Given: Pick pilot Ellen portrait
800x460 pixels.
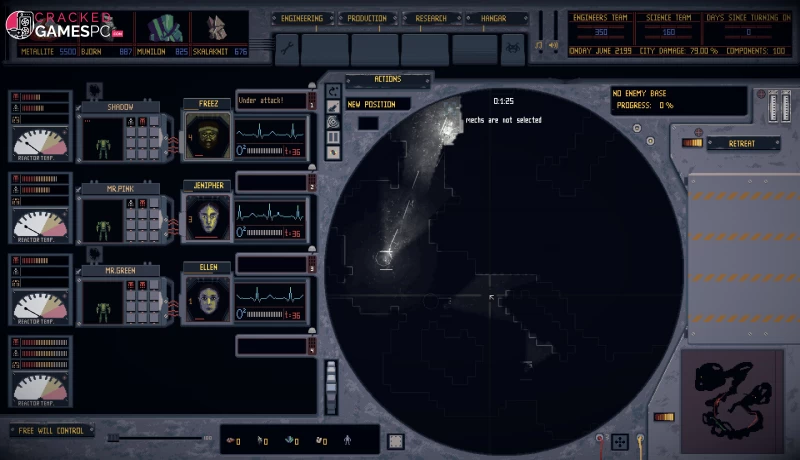Looking at the screenshot, I should point(207,298).
